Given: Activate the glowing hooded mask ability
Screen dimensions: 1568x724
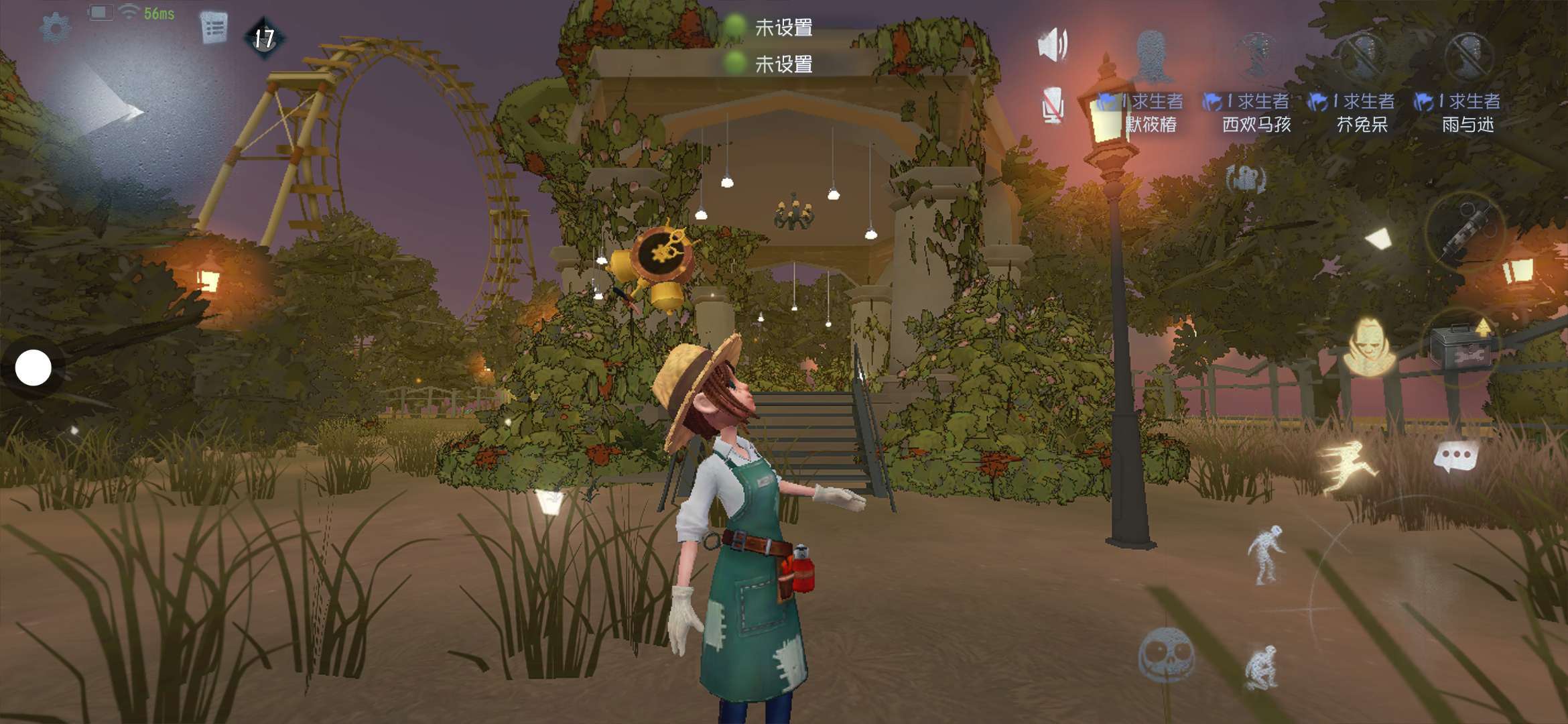Looking at the screenshot, I should point(1368,346).
